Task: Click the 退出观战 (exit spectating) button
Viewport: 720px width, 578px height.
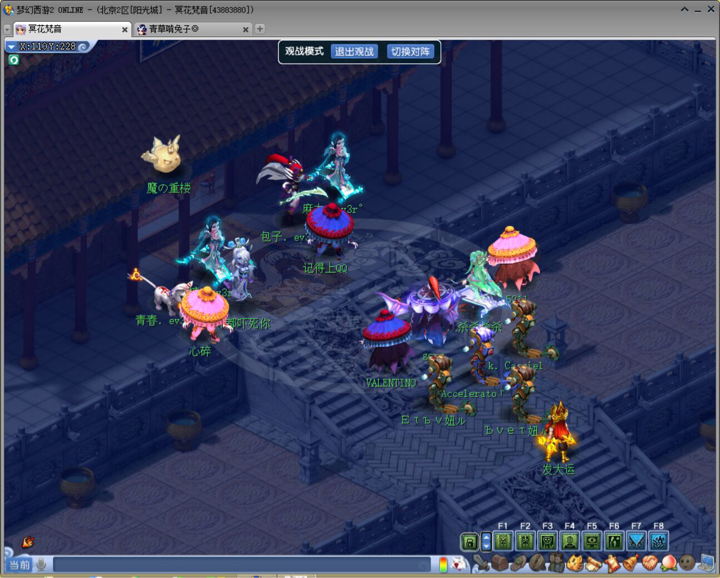Action: (354, 52)
